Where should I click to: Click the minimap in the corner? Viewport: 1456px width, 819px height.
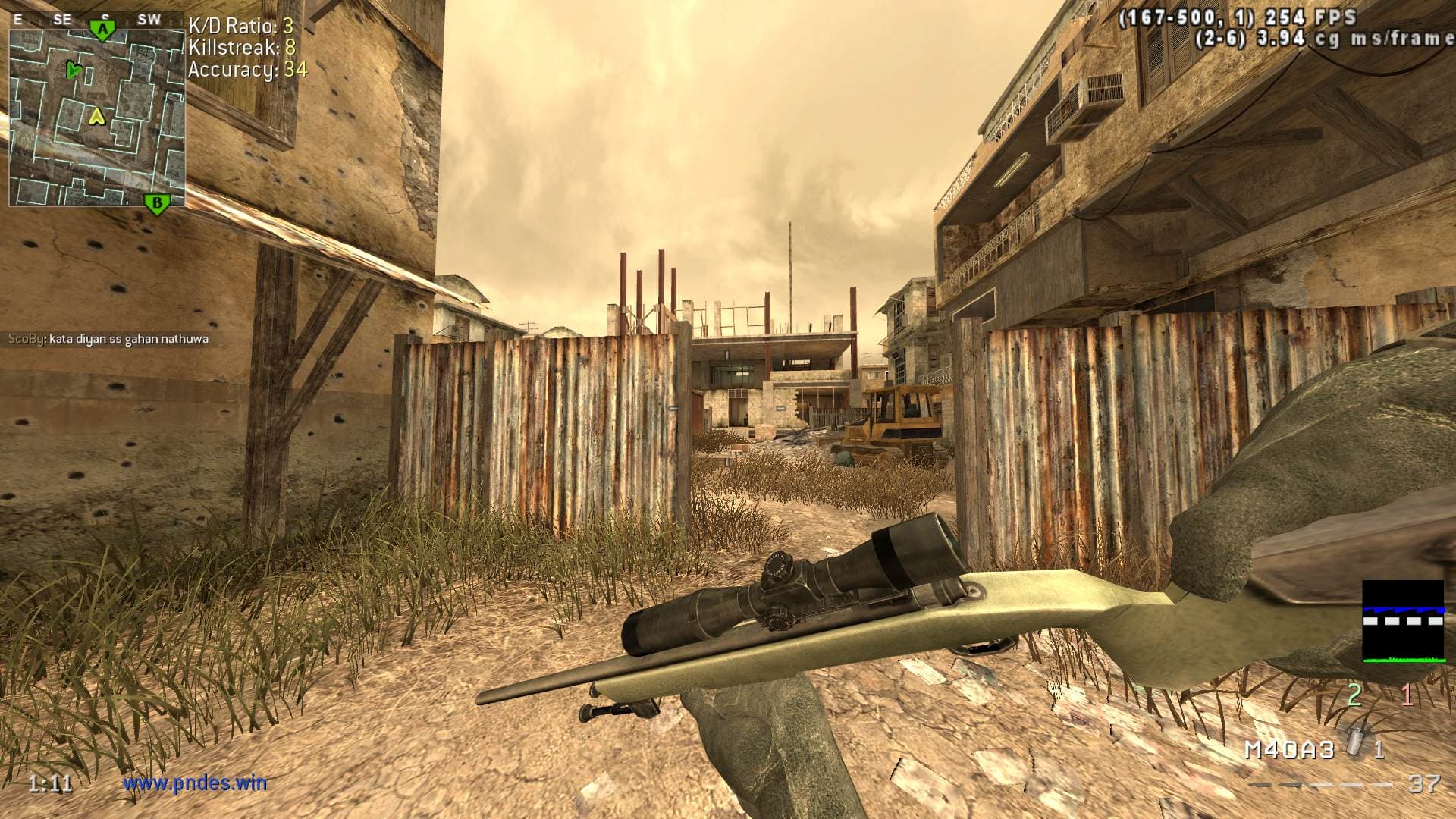(97, 118)
